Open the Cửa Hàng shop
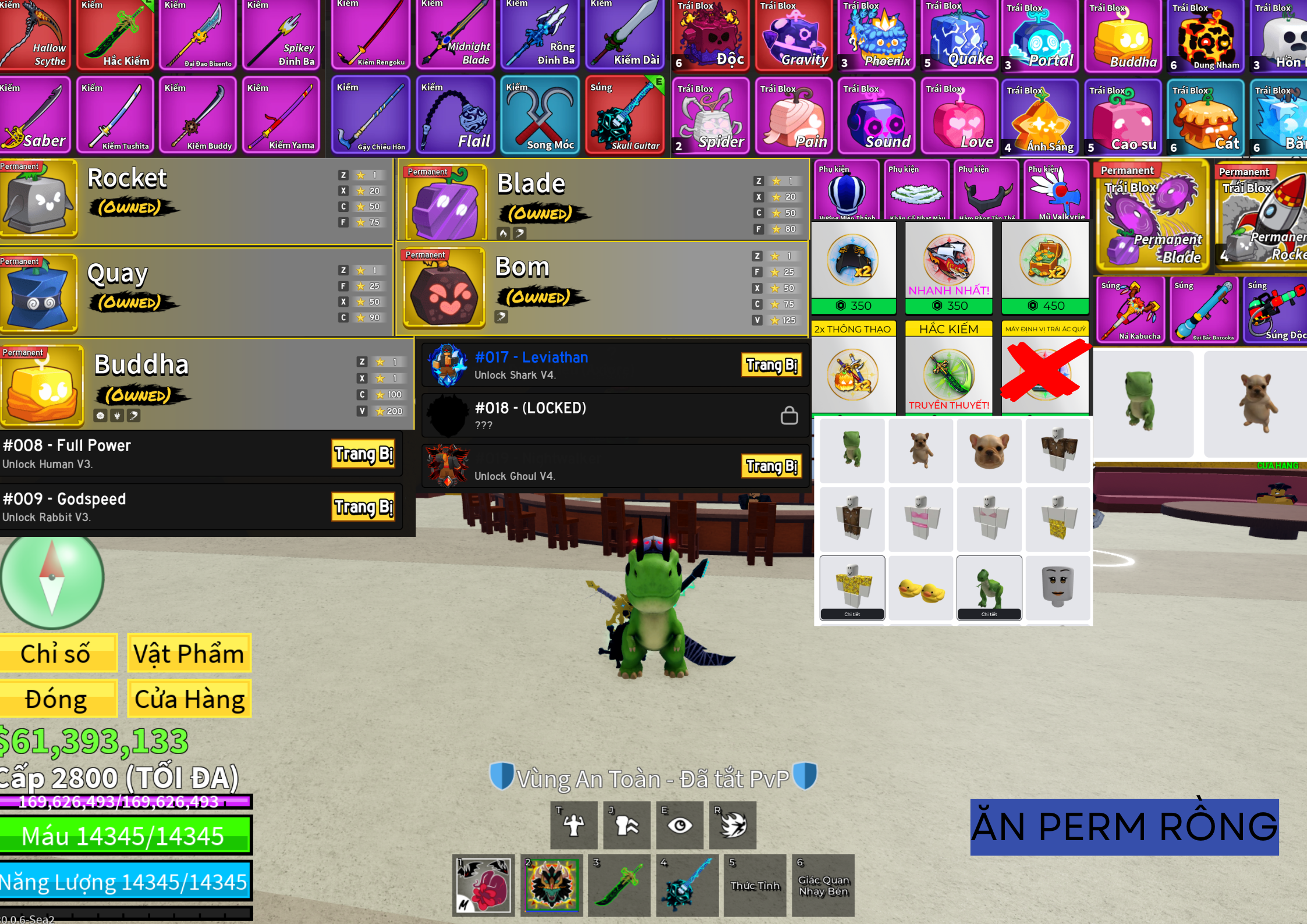Viewport: 1307px width, 924px height. [x=189, y=699]
